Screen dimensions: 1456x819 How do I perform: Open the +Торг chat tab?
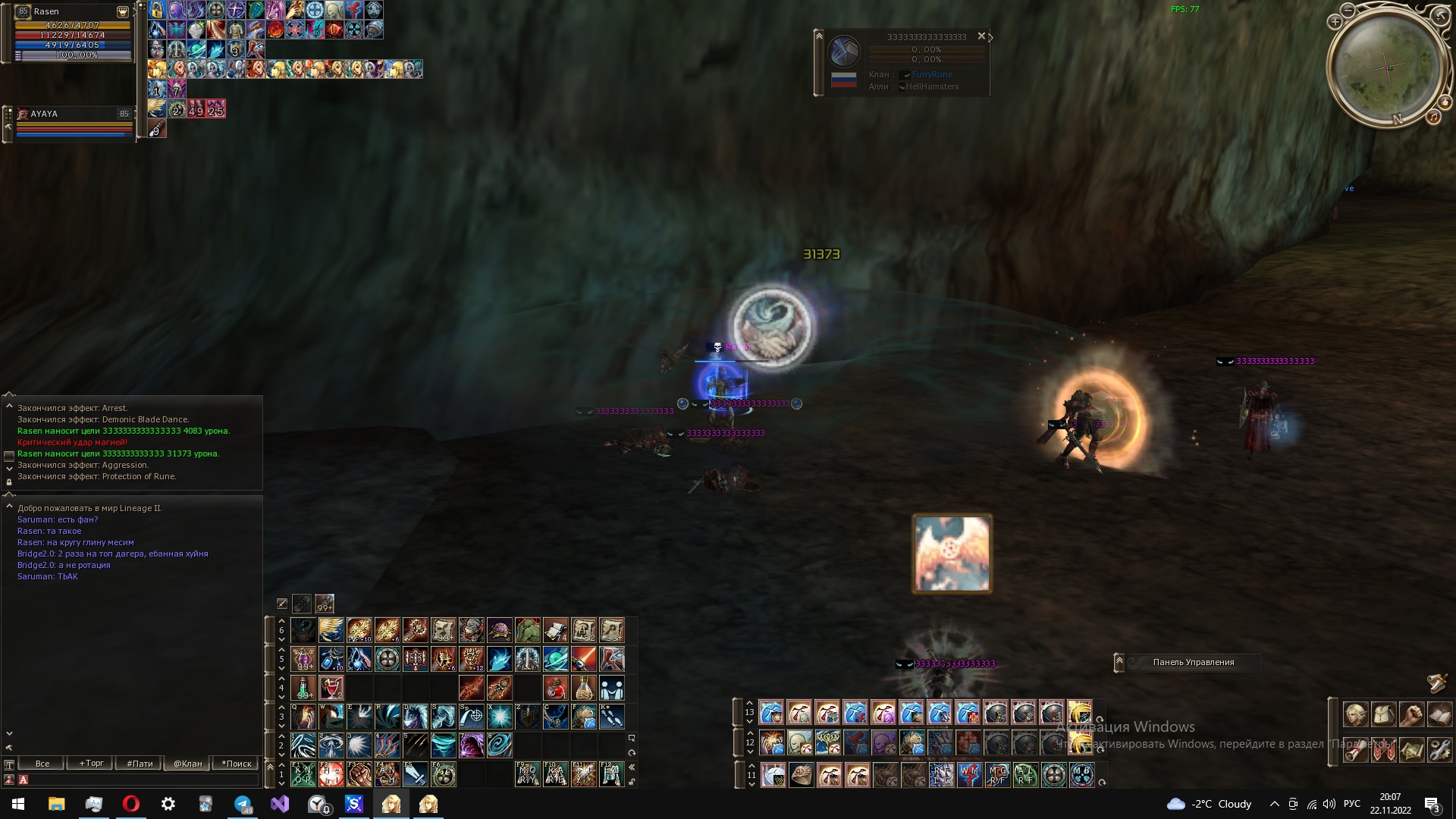click(92, 764)
